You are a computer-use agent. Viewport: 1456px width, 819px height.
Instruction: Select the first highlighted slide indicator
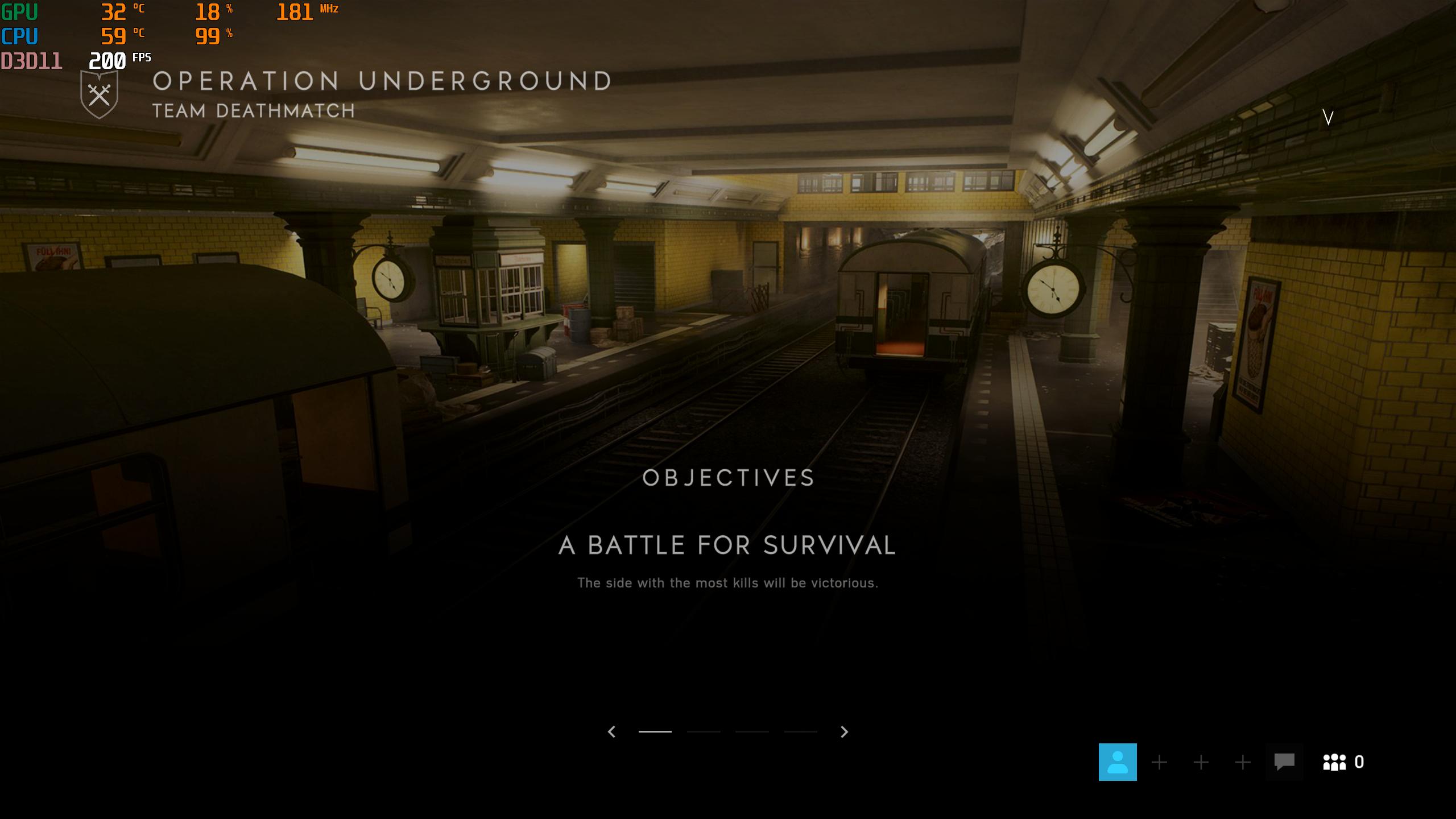(x=655, y=732)
